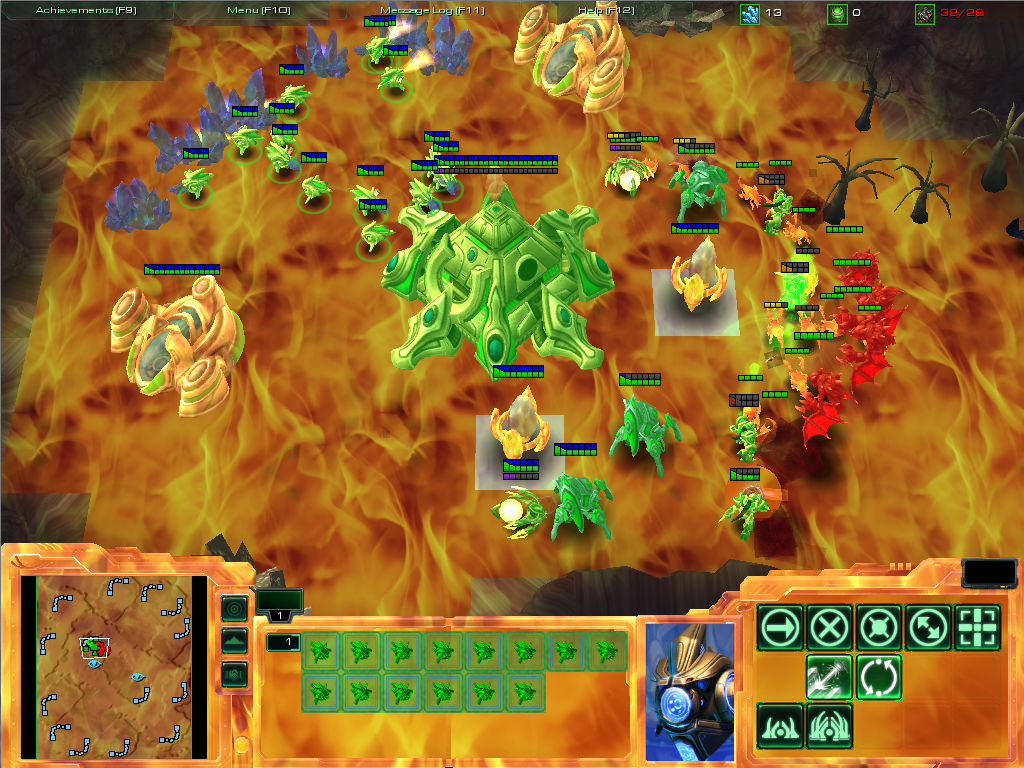Screen dimensions: 1024x768
Task: Open the game Menu
Action: click(258, 10)
